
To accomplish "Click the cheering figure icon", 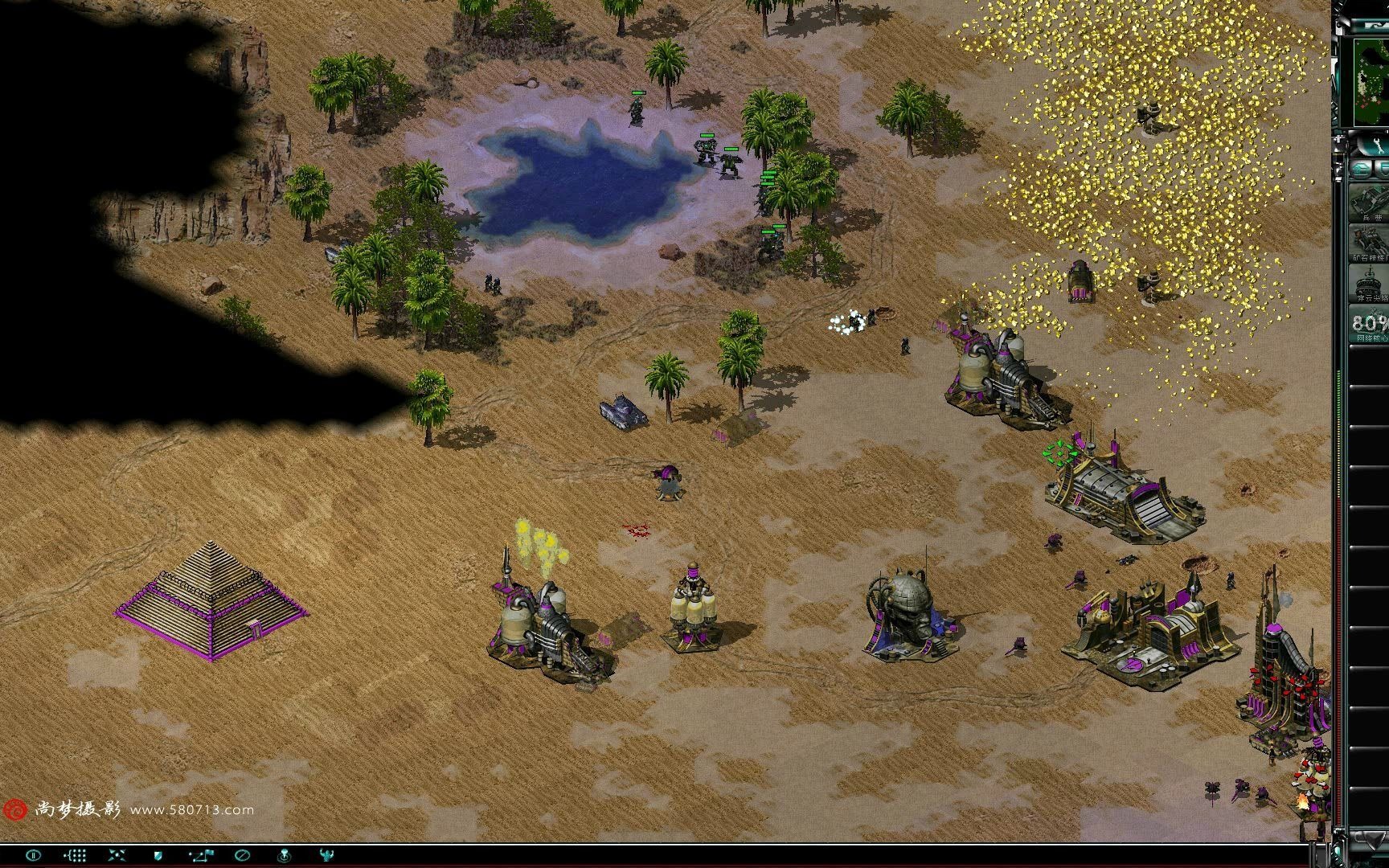I will (326, 855).
